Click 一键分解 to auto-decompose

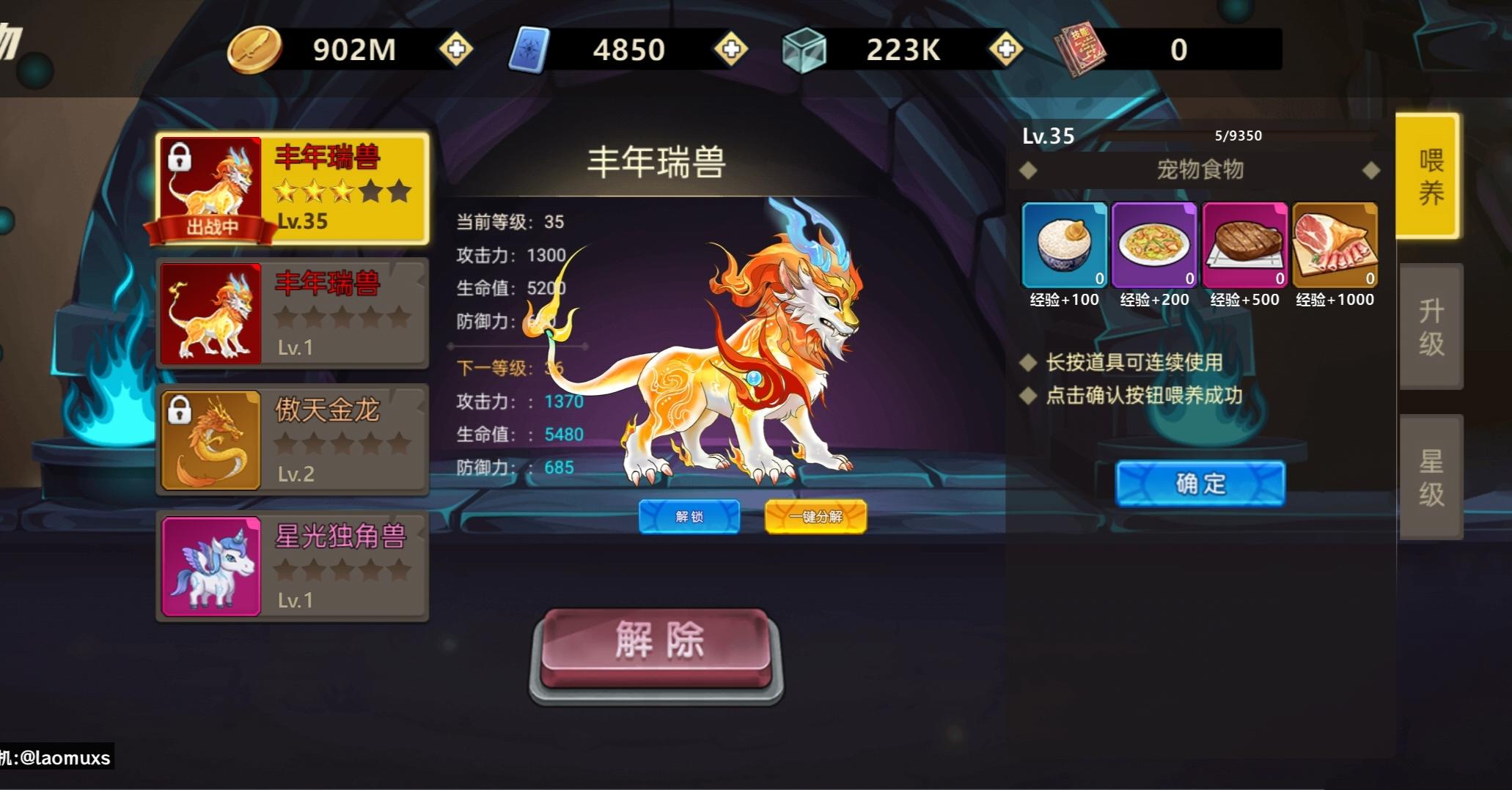pyautogui.click(x=816, y=516)
